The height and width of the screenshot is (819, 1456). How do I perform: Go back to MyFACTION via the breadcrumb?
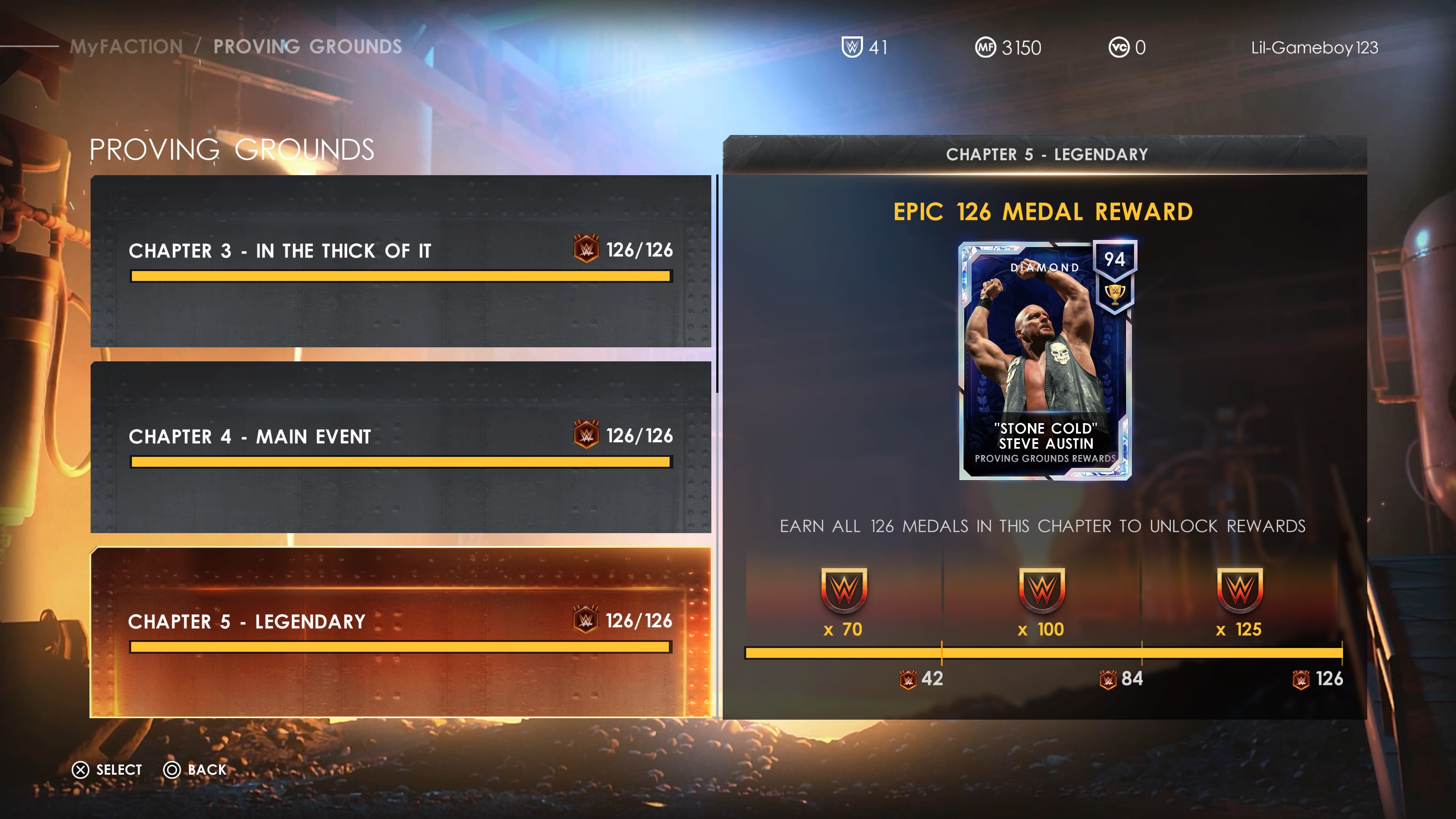[126, 46]
